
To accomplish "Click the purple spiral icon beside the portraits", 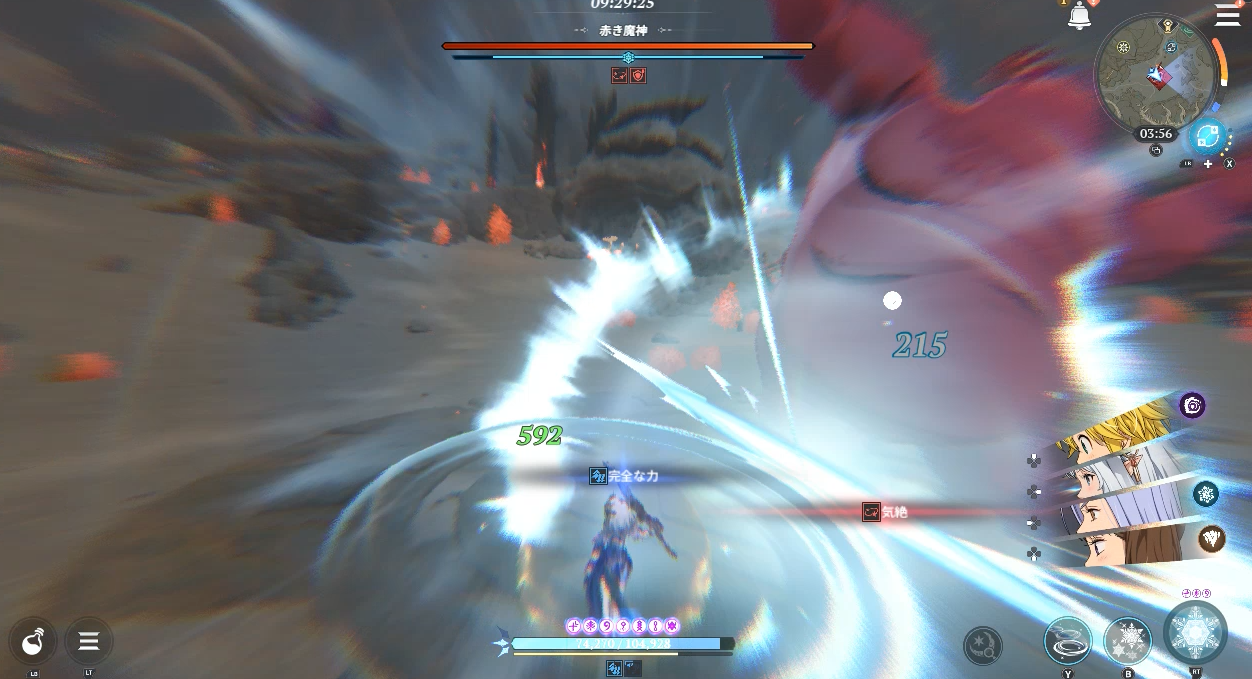I will point(1191,405).
